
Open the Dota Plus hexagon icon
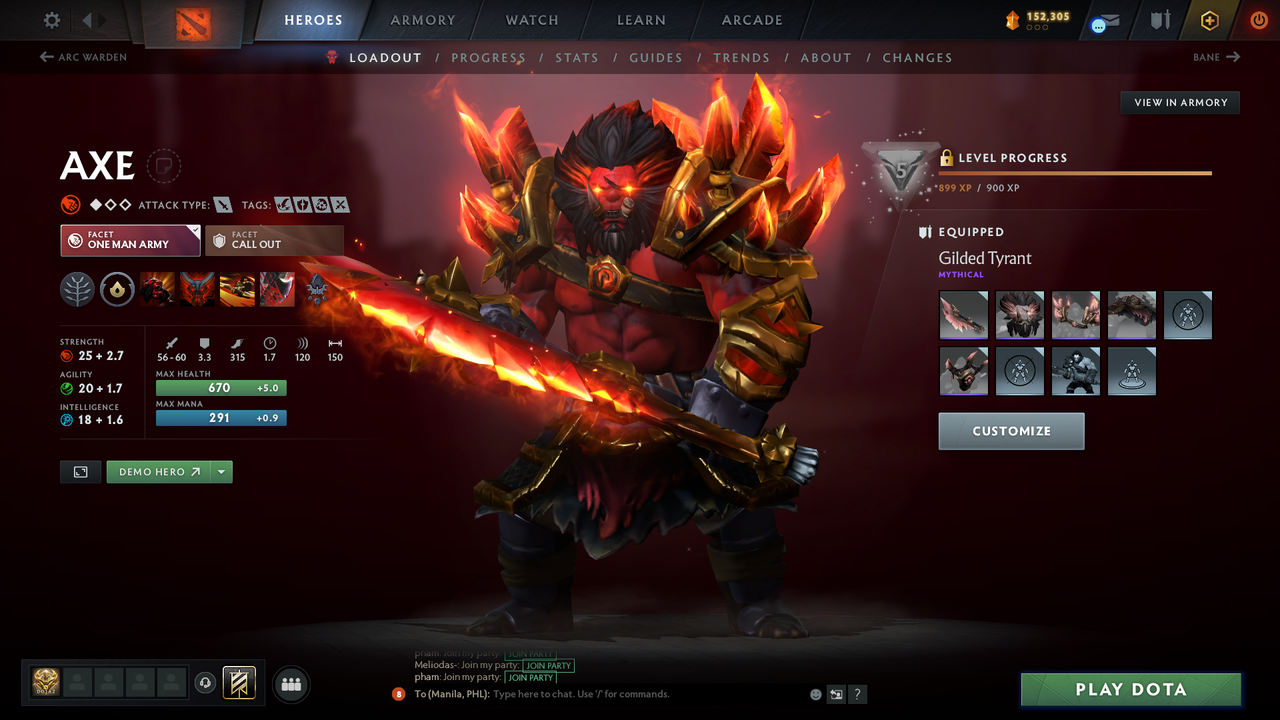1209,19
